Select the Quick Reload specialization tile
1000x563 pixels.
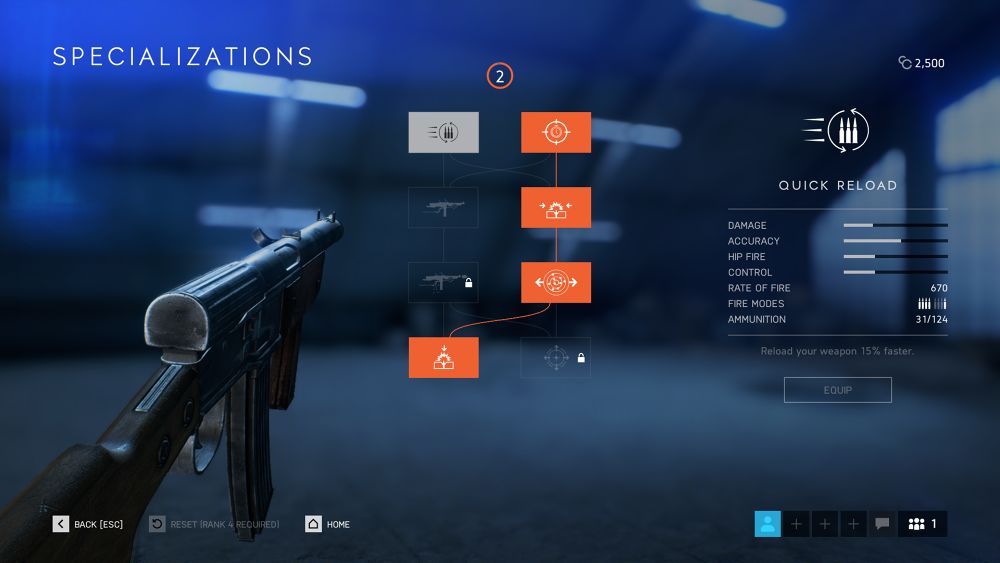(x=443, y=132)
